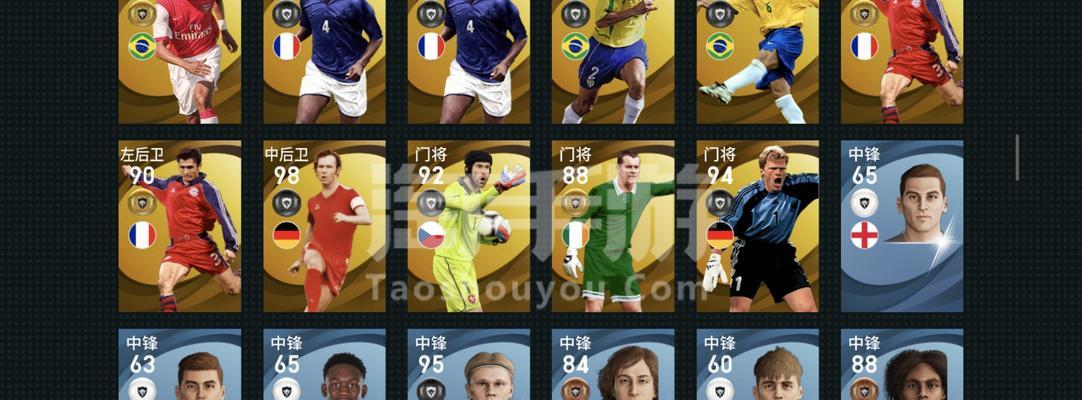Pick the 92-rated goalkeeper card
Viewport: 1082px width, 400px height.
click(x=469, y=226)
